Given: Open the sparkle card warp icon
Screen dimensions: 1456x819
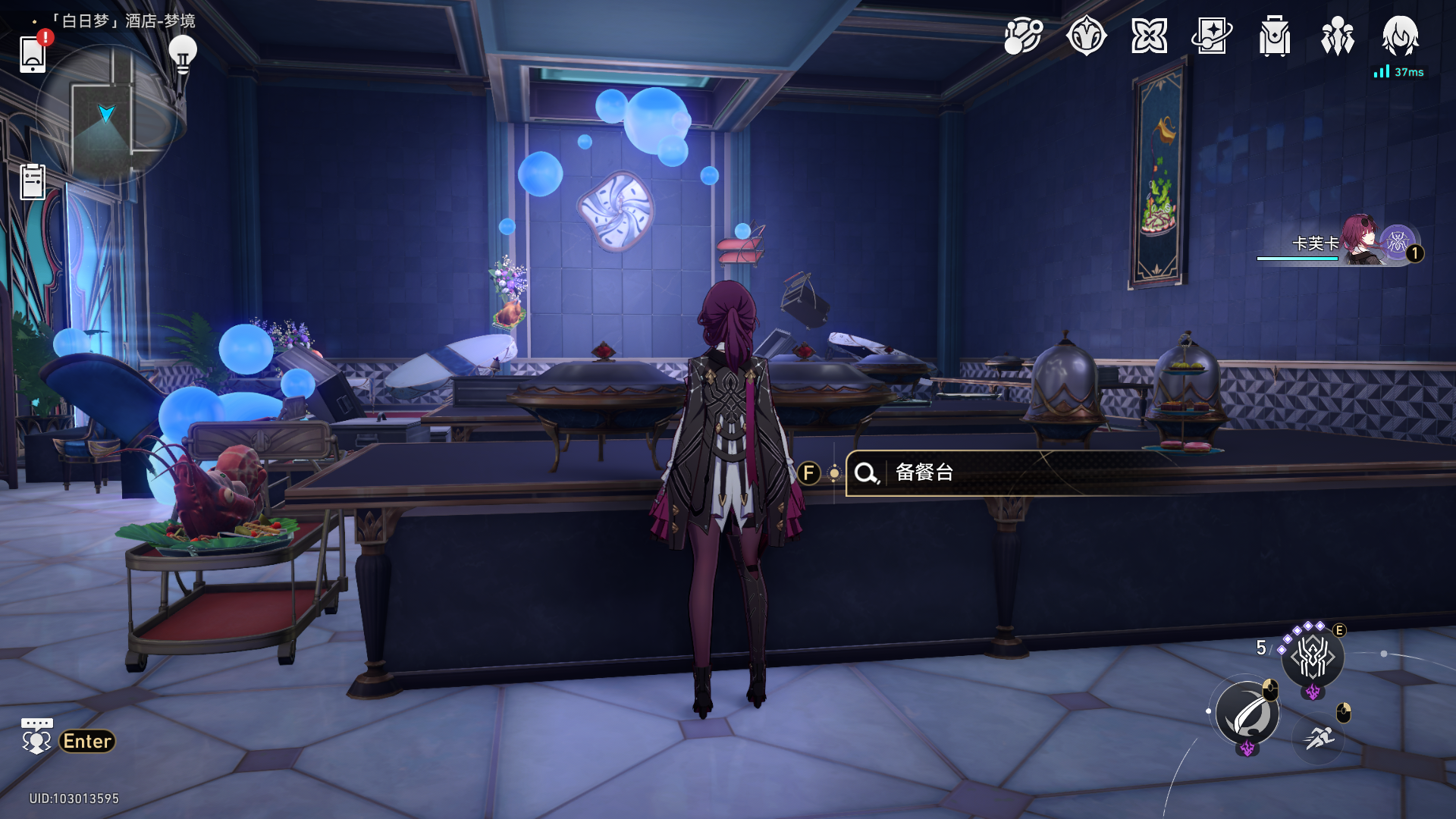Looking at the screenshot, I should [x=1212, y=36].
